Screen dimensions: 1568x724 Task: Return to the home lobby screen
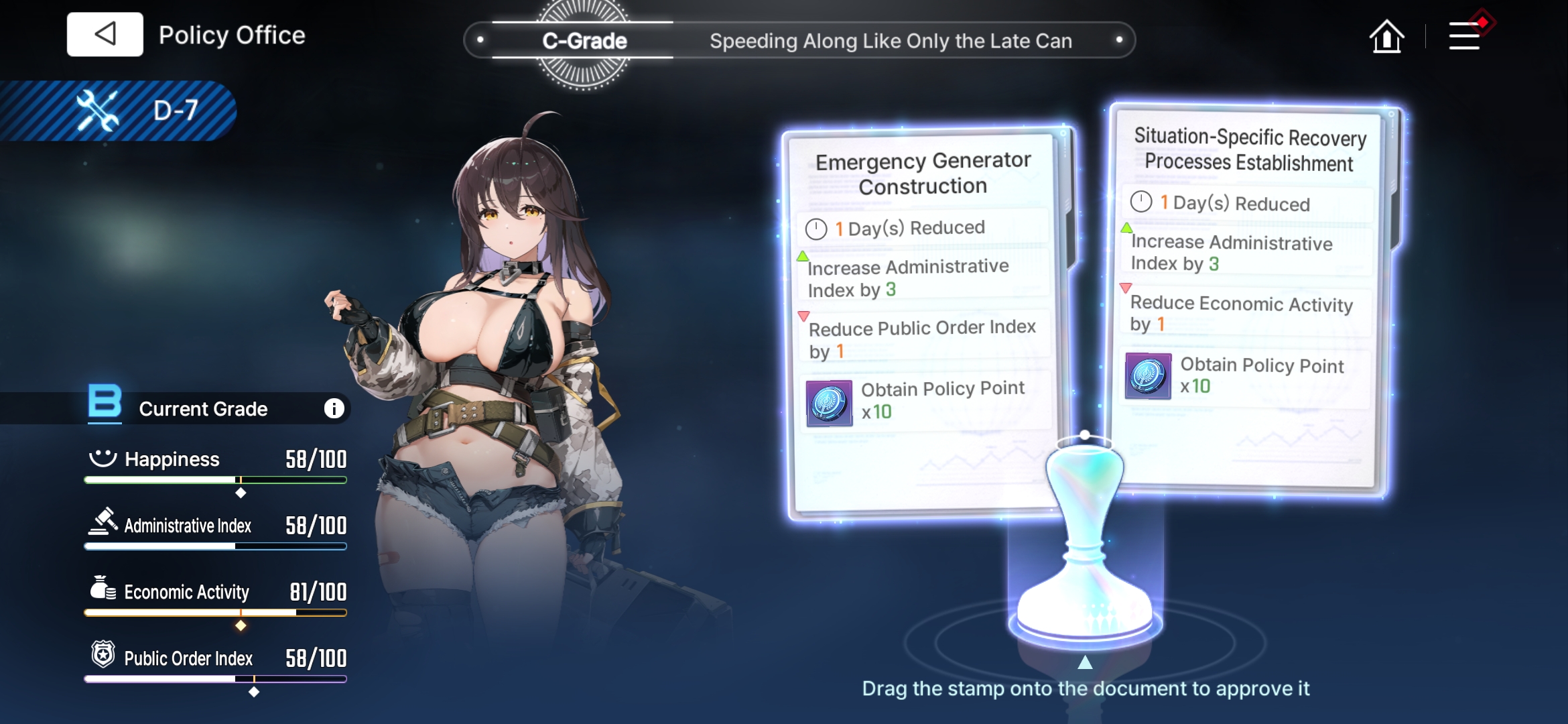pos(1386,36)
